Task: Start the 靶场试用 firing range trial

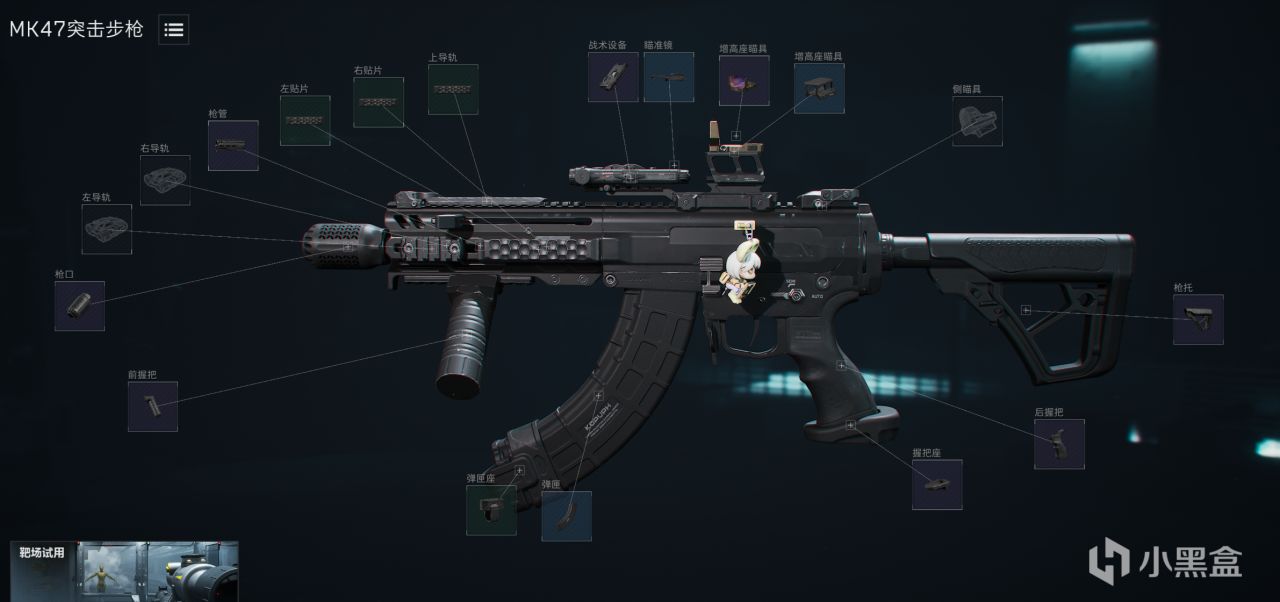Action: click(x=124, y=571)
